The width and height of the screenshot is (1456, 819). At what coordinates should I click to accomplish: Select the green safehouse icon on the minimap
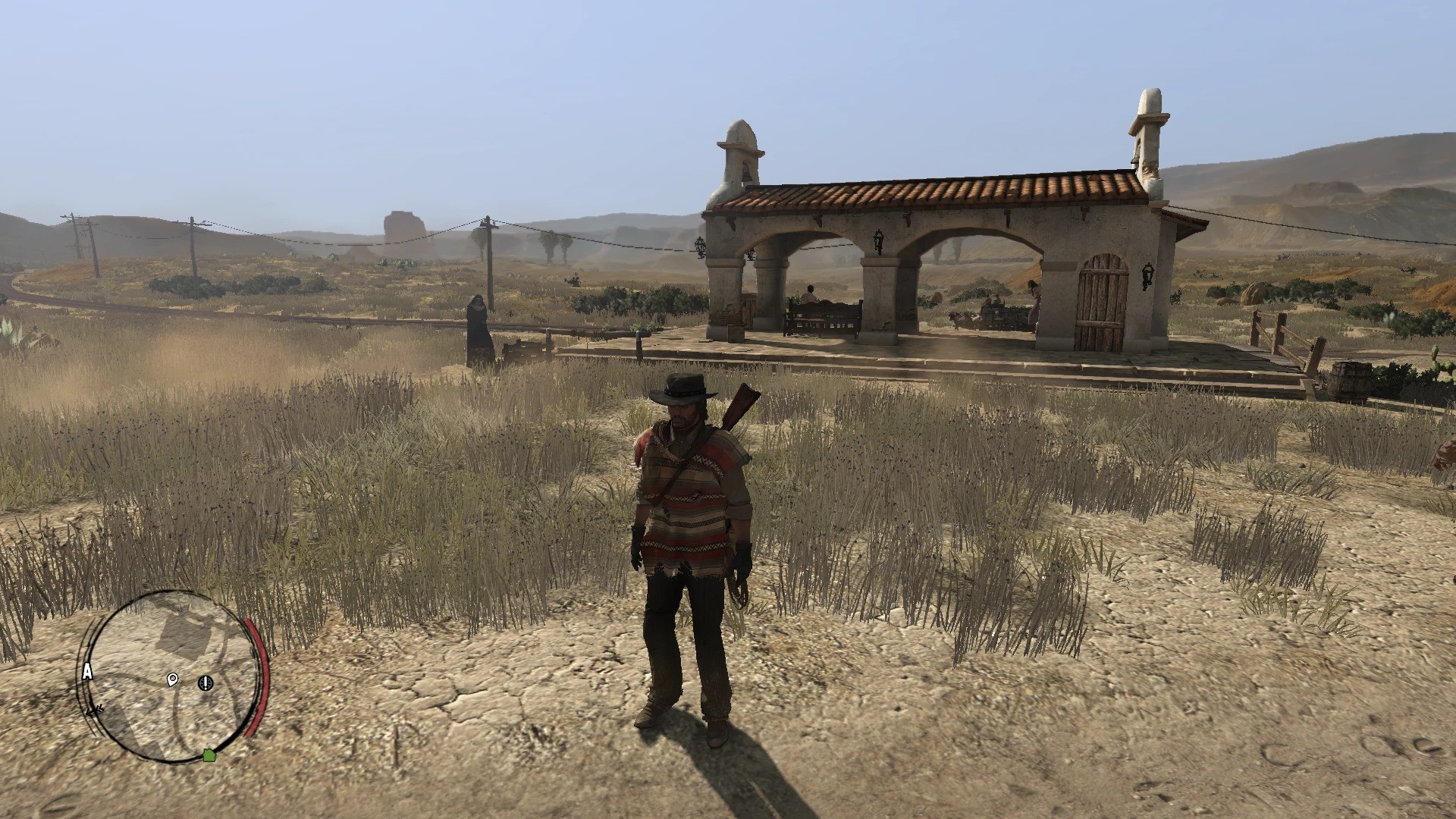(209, 755)
